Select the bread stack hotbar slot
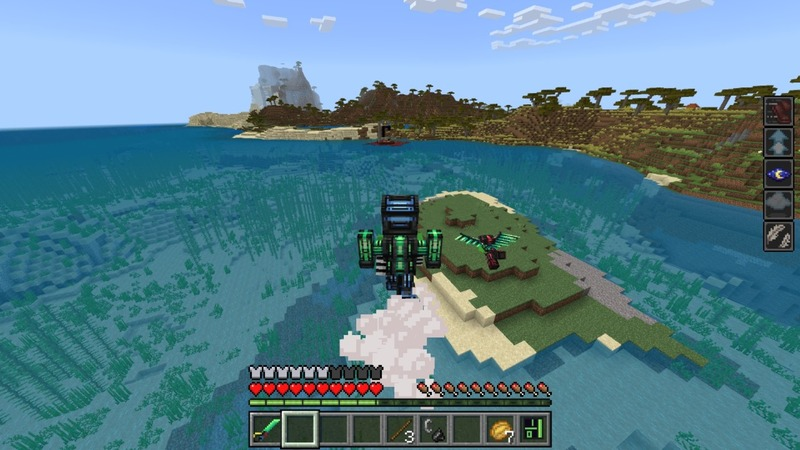The width and height of the screenshot is (800, 450). [x=502, y=429]
